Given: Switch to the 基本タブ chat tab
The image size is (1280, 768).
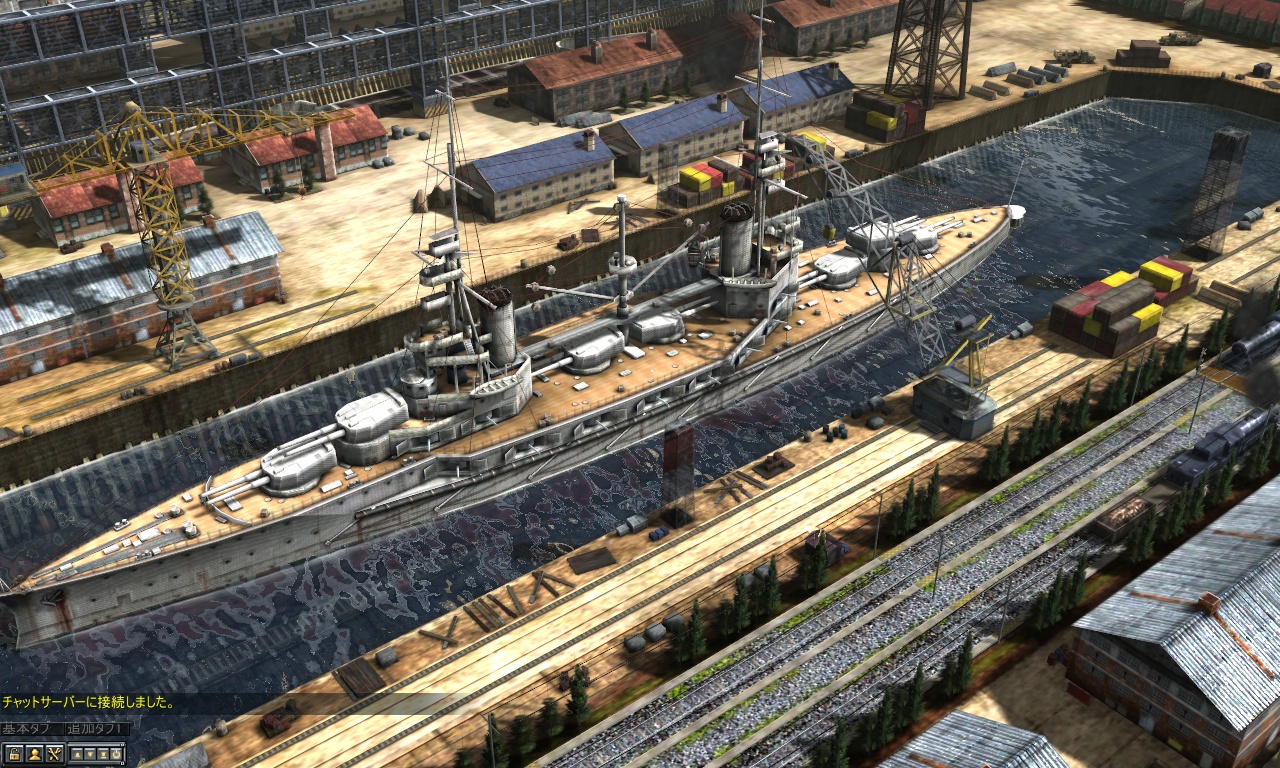Looking at the screenshot, I should coord(31,729).
